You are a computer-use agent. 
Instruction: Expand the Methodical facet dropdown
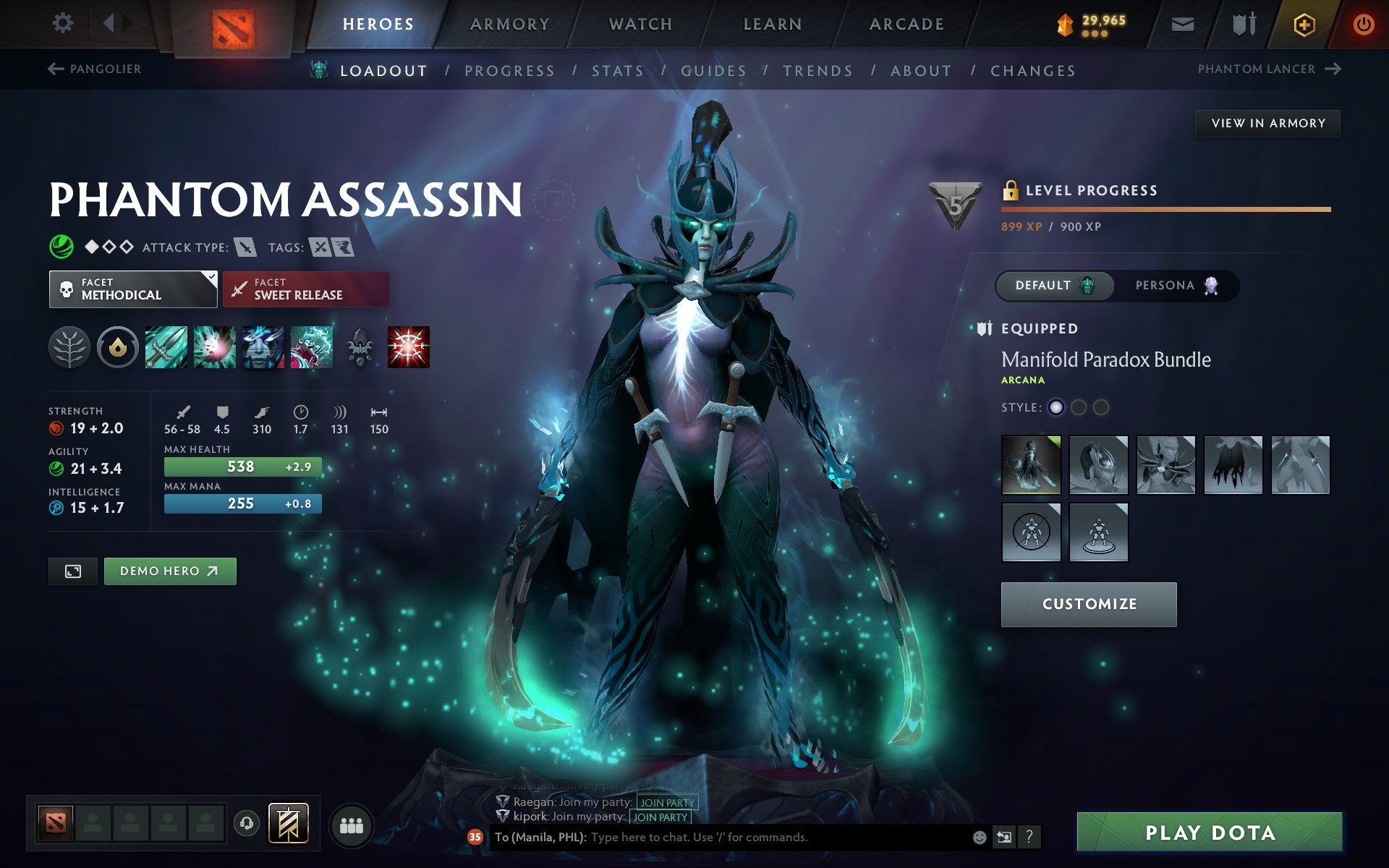(133, 289)
